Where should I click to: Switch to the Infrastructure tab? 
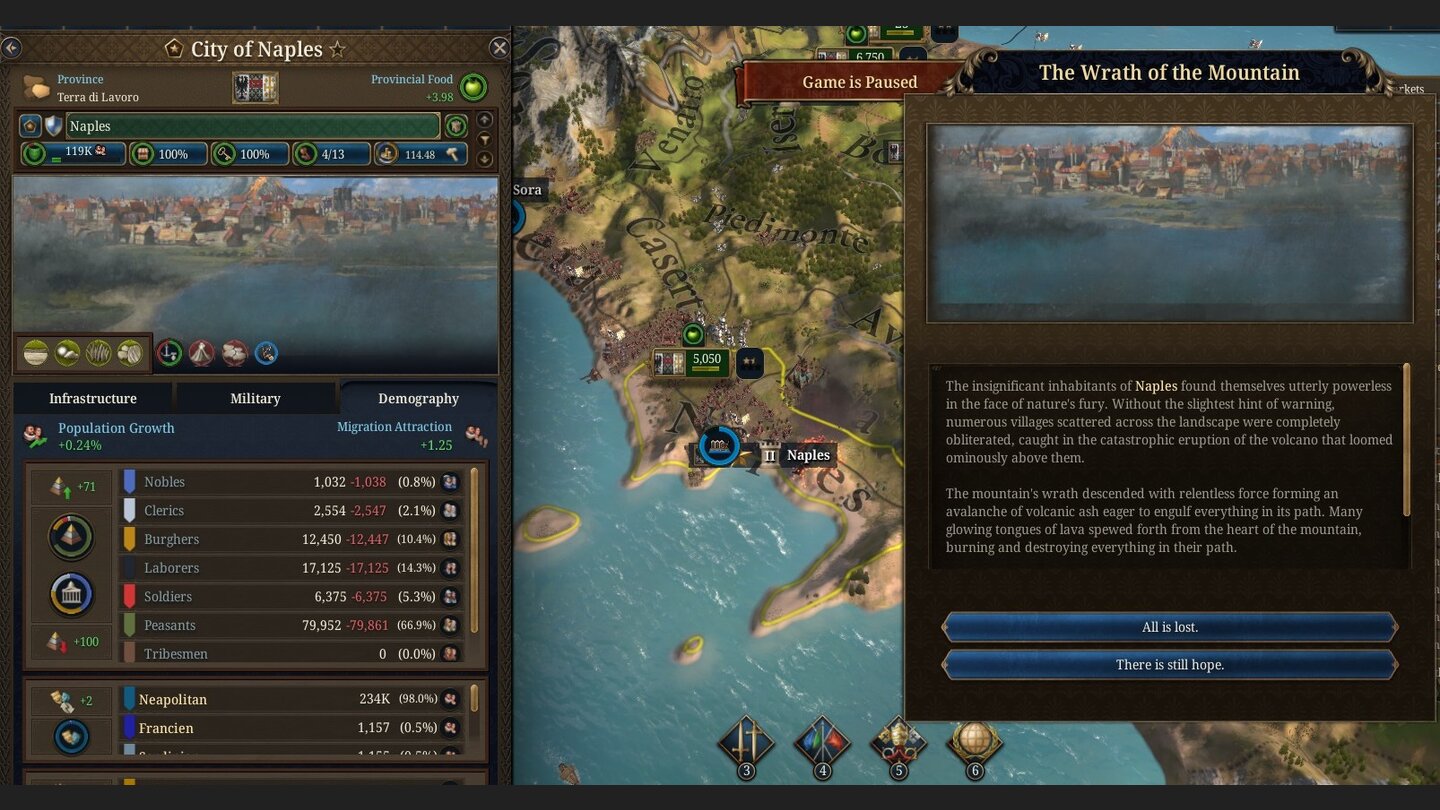[92, 398]
